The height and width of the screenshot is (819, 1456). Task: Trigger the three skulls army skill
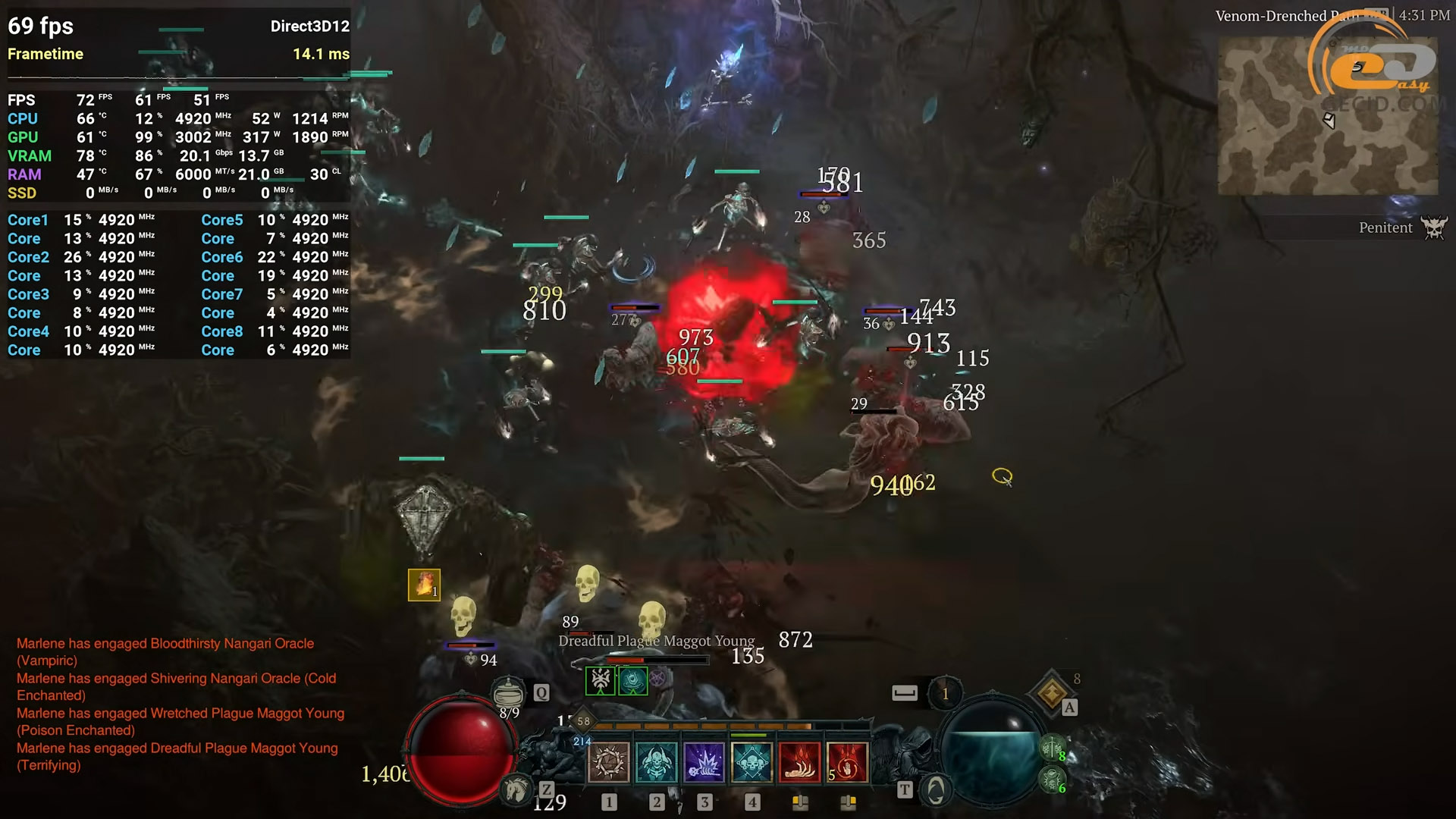coord(752,762)
